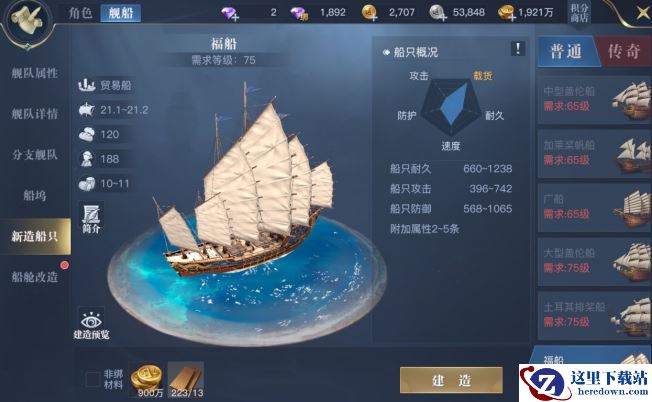652x402 pixels.
Task: Click the 建造 build button
Action: pyautogui.click(x=451, y=380)
